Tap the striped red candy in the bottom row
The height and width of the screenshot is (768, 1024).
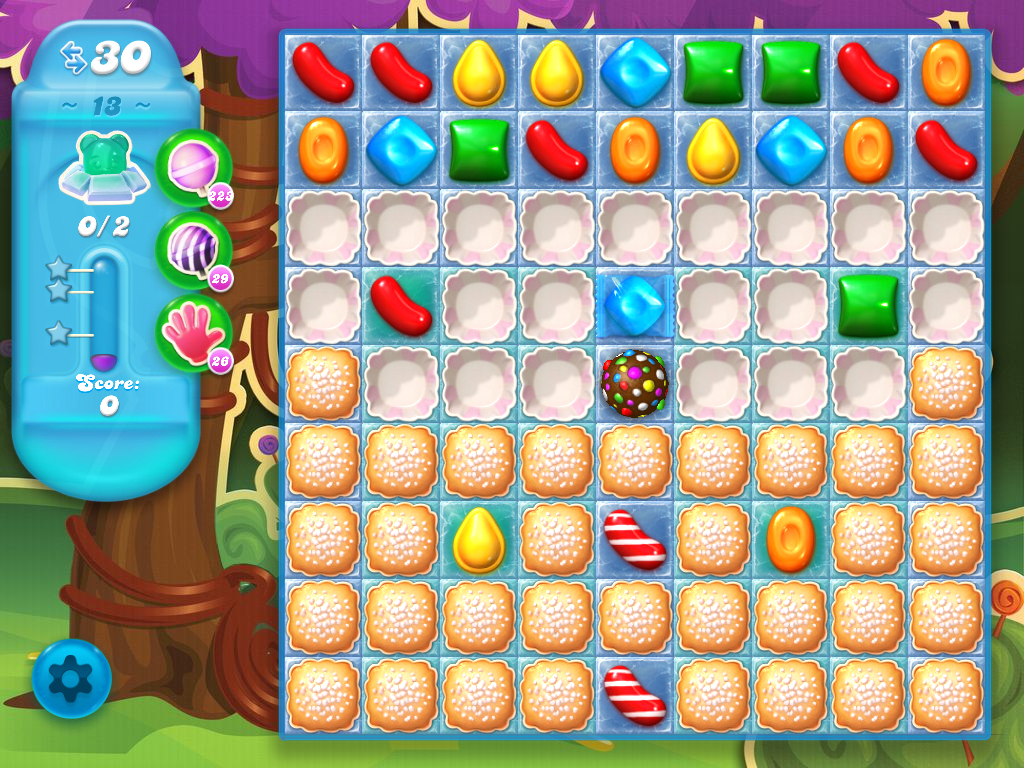634,695
